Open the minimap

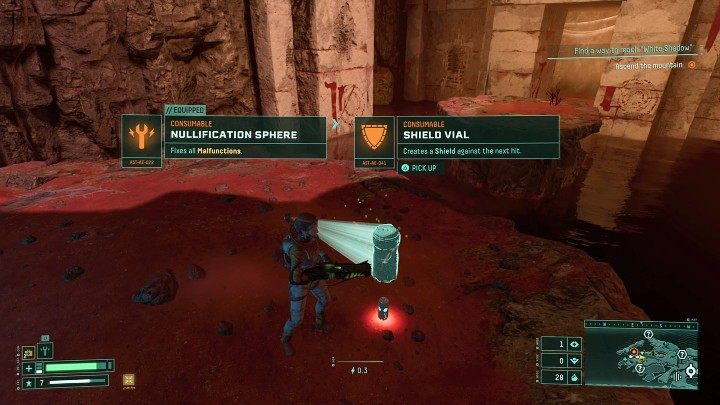[x=640, y=360]
